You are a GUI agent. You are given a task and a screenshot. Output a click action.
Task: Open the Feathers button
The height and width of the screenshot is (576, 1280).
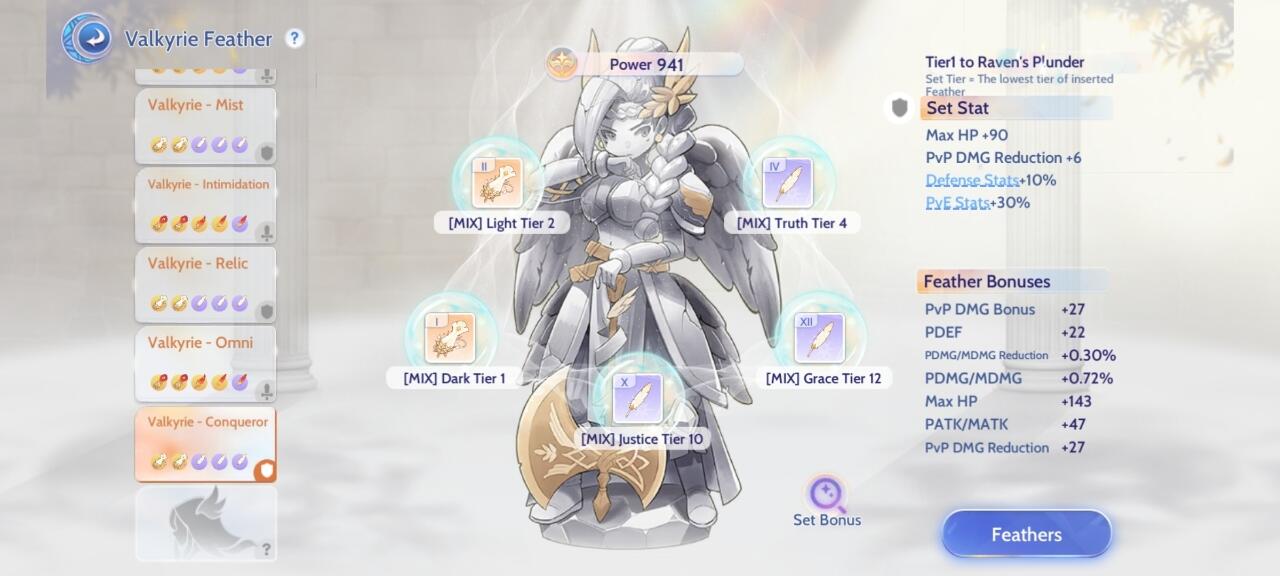click(1026, 534)
